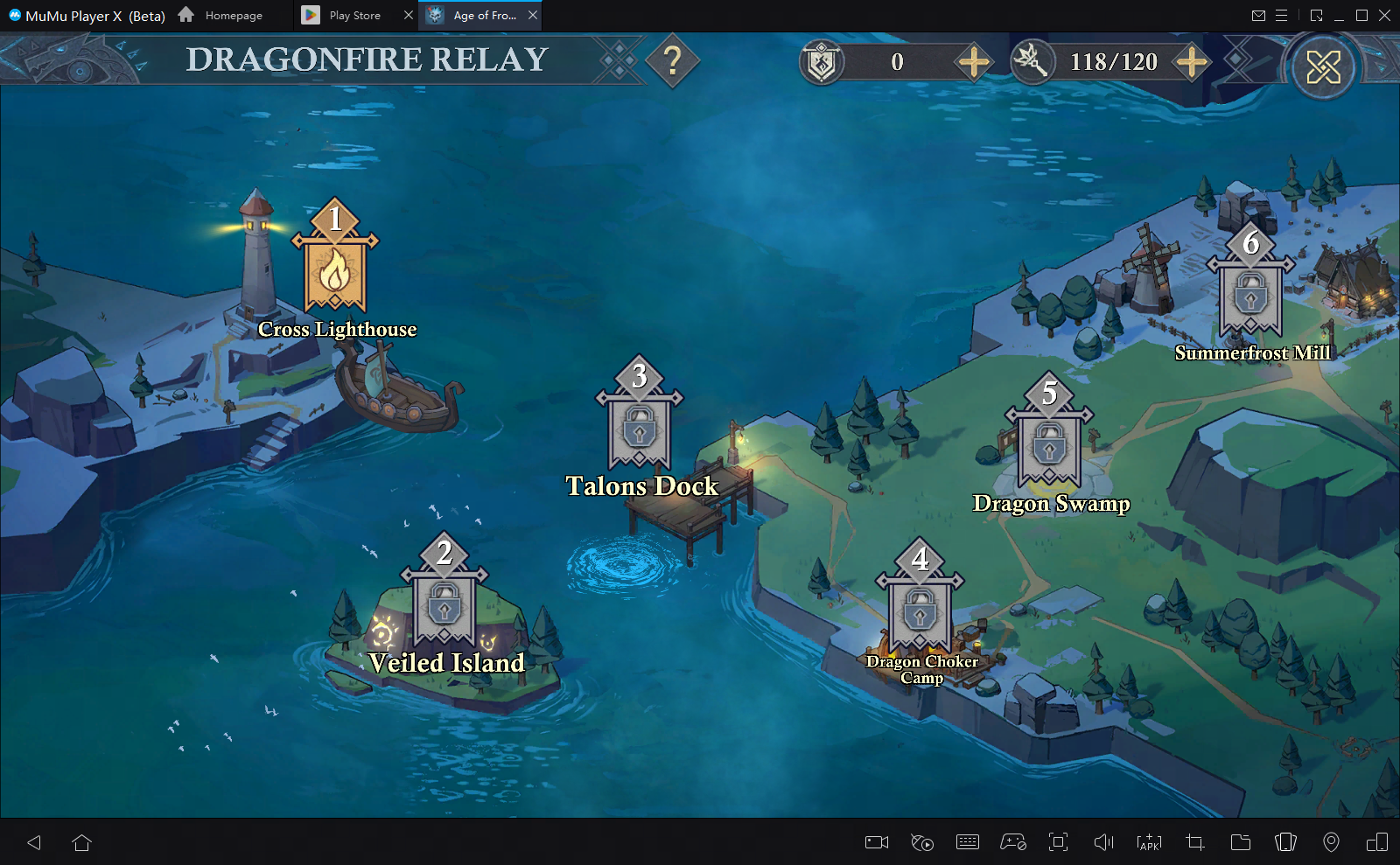Refill the 118/120 stamina with plus button
The height and width of the screenshot is (865, 1400).
click(1192, 62)
